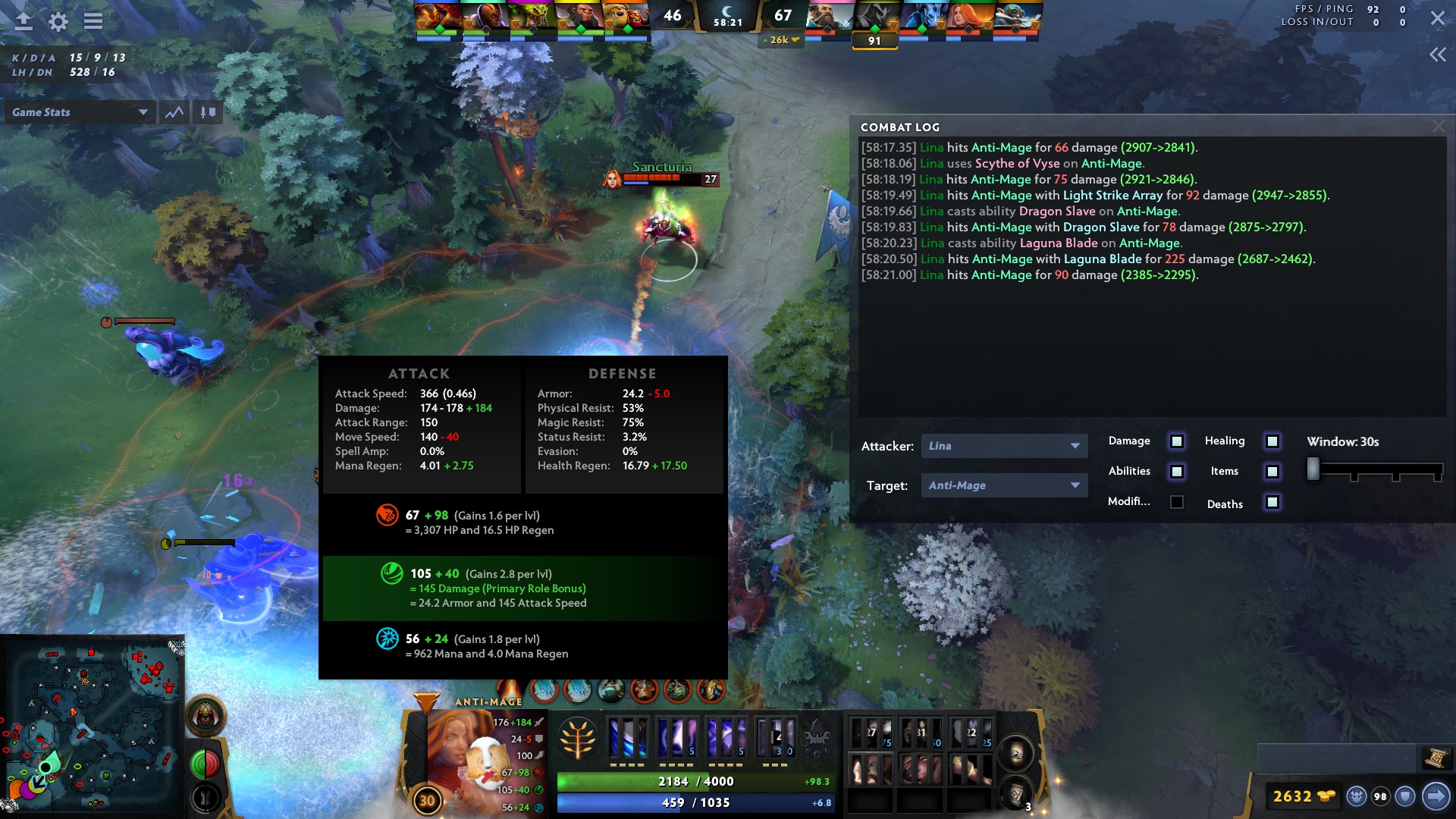
Task: Collapse the top-right panel chevron
Action: (1437, 54)
